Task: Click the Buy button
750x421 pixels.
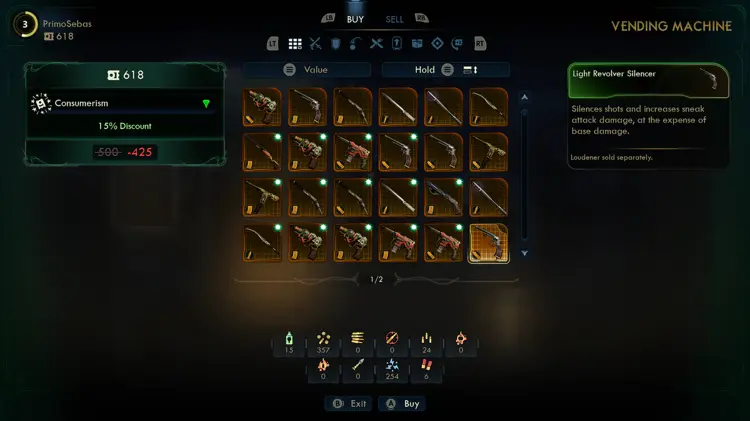Action: (402, 404)
